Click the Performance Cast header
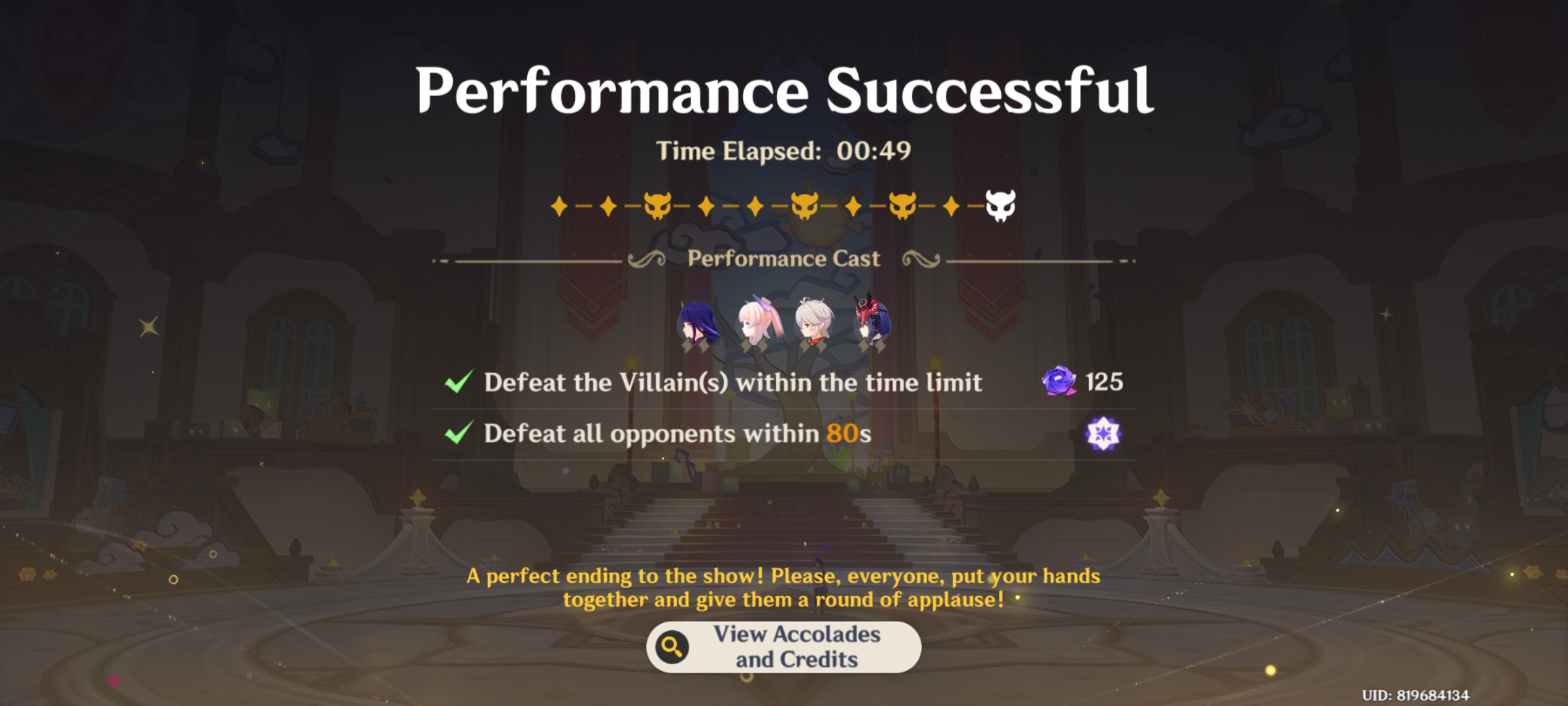The width and height of the screenshot is (1568, 706). coord(783,258)
